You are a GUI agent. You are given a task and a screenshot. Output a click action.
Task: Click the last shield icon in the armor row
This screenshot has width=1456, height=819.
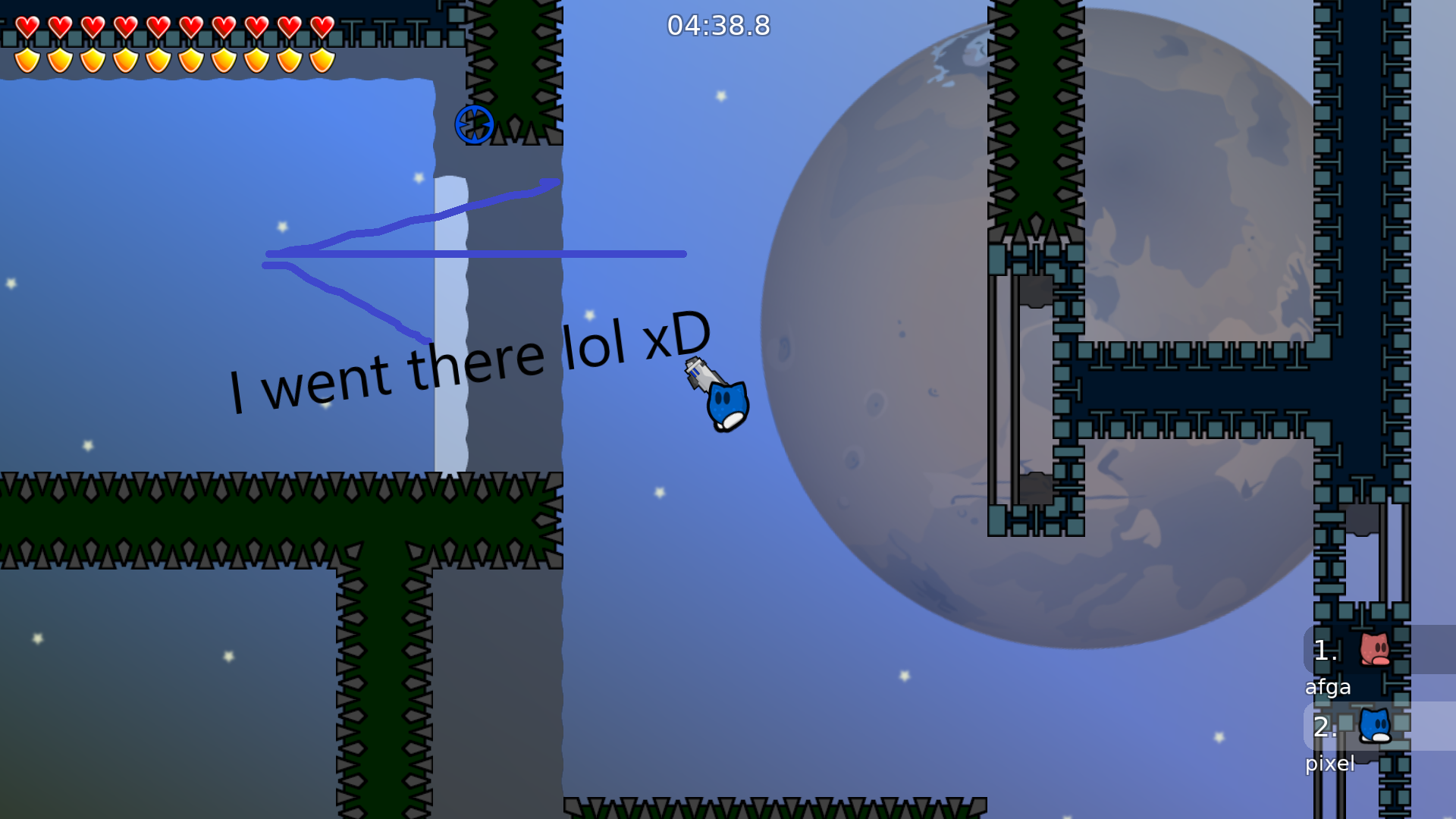pyautogui.click(x=322, y=59)
